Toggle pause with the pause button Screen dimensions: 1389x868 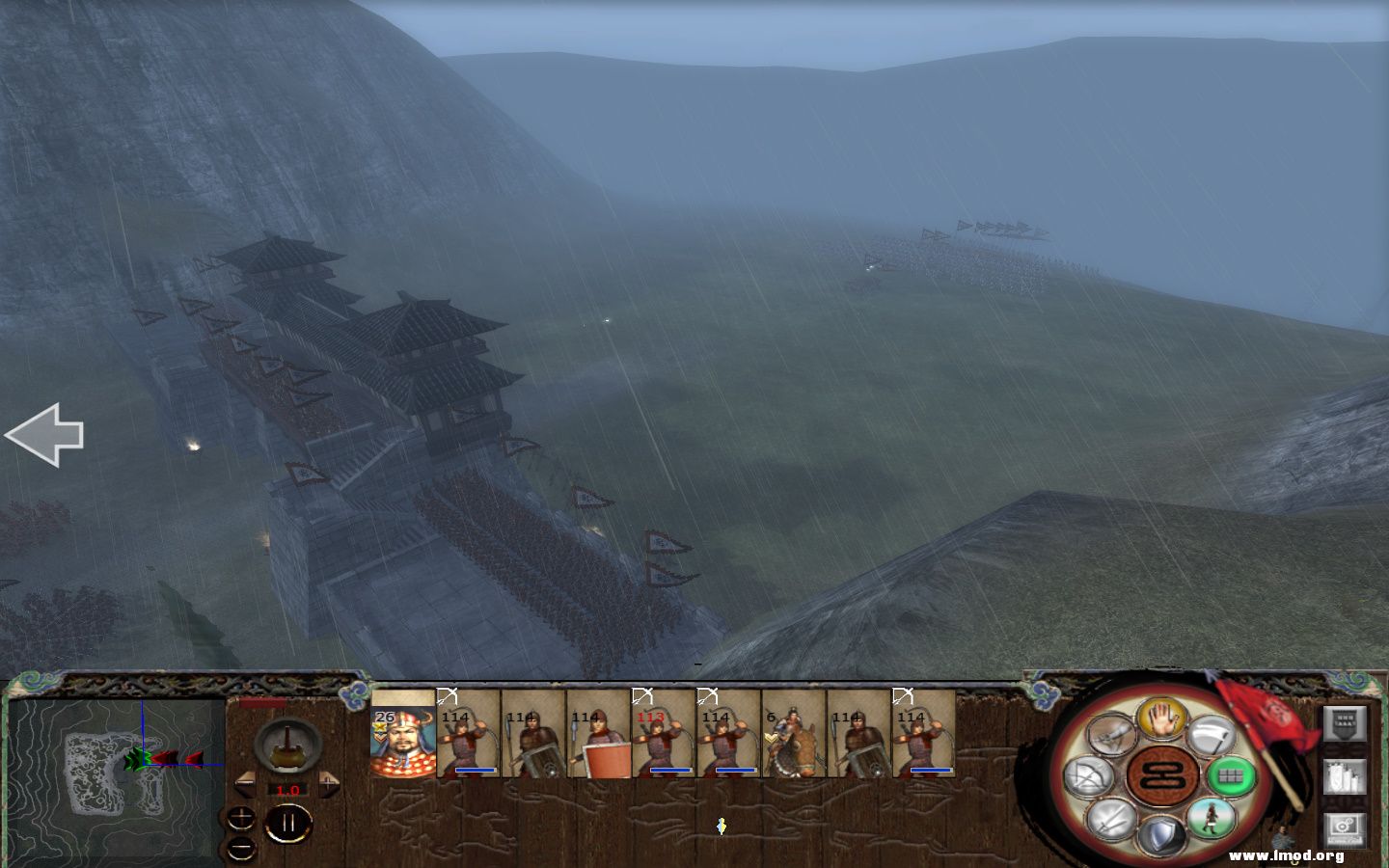pyautogui.click(x=288, y=823)
